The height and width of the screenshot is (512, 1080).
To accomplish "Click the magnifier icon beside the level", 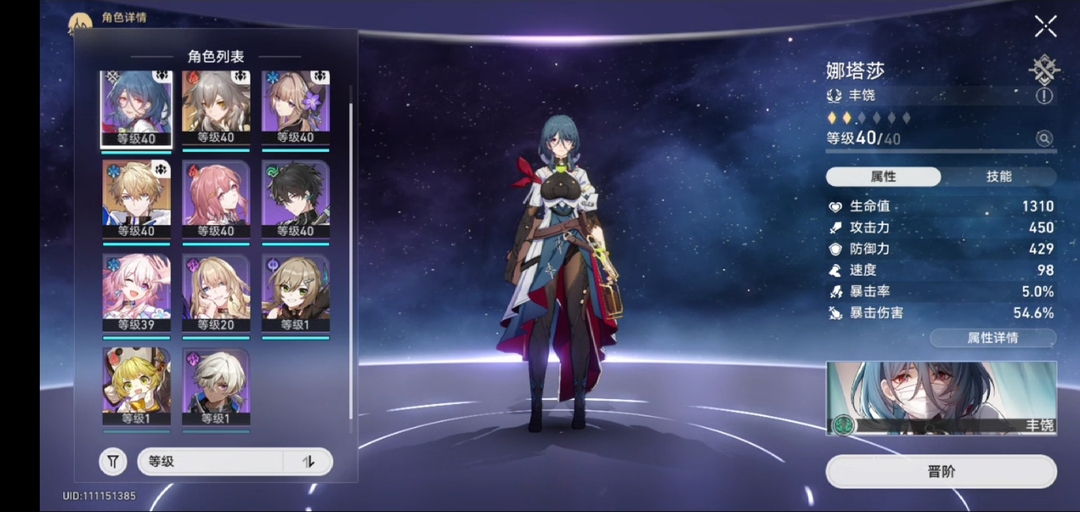I will point(1045,139).
